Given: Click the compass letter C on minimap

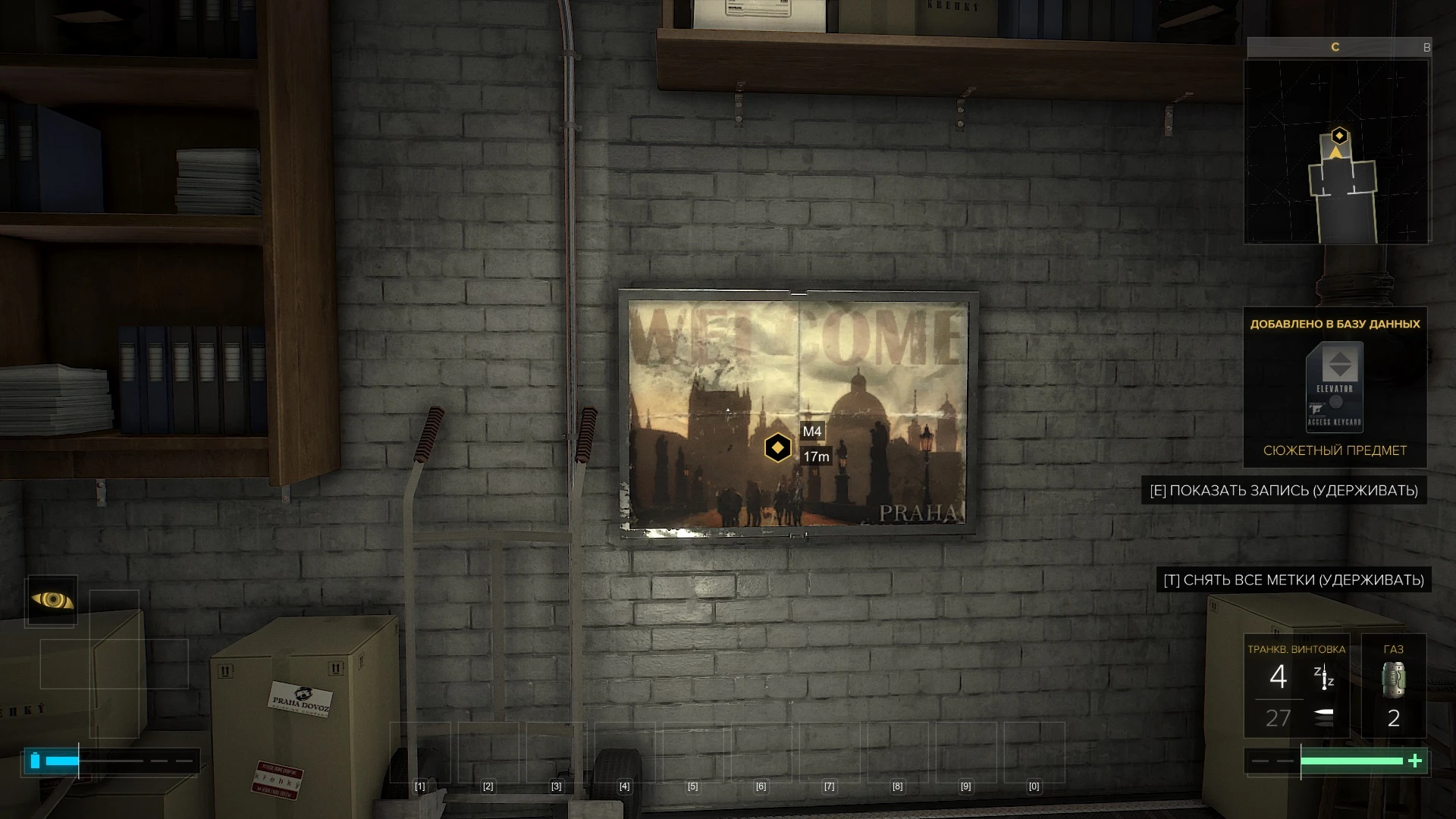Looking at the screenshot, I should point(1335,46).
